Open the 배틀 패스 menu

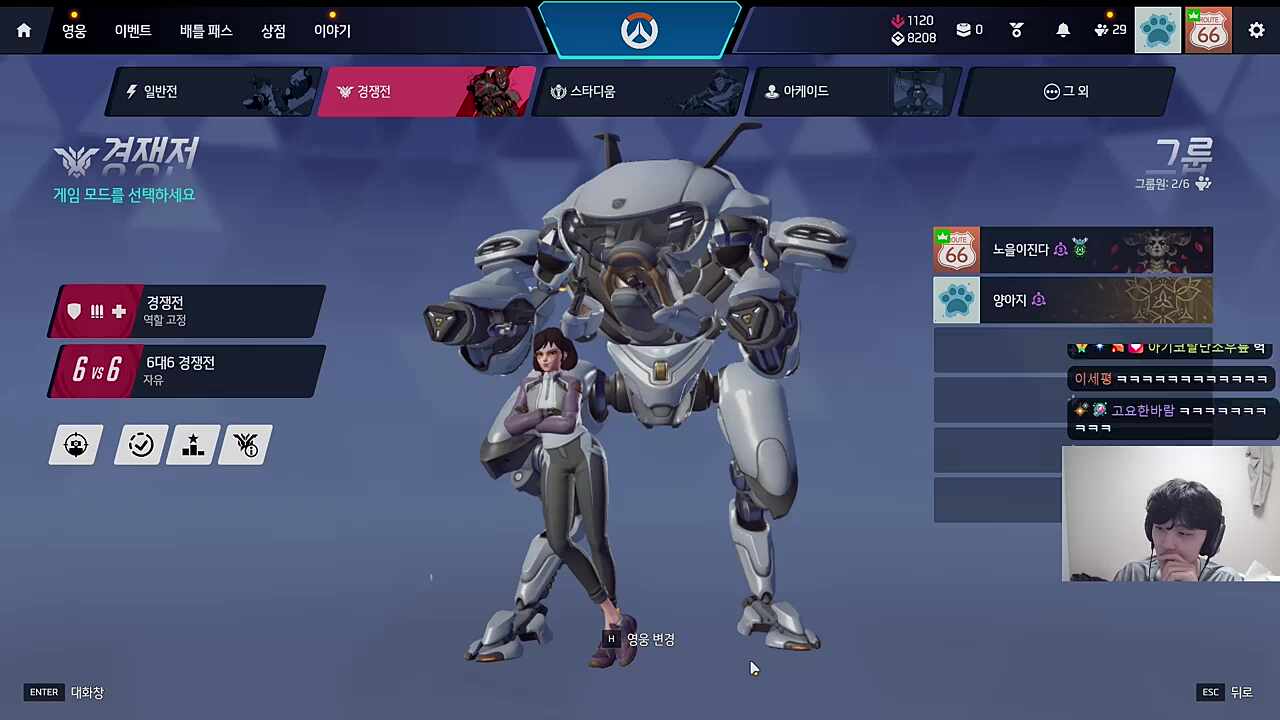(206, 30)
